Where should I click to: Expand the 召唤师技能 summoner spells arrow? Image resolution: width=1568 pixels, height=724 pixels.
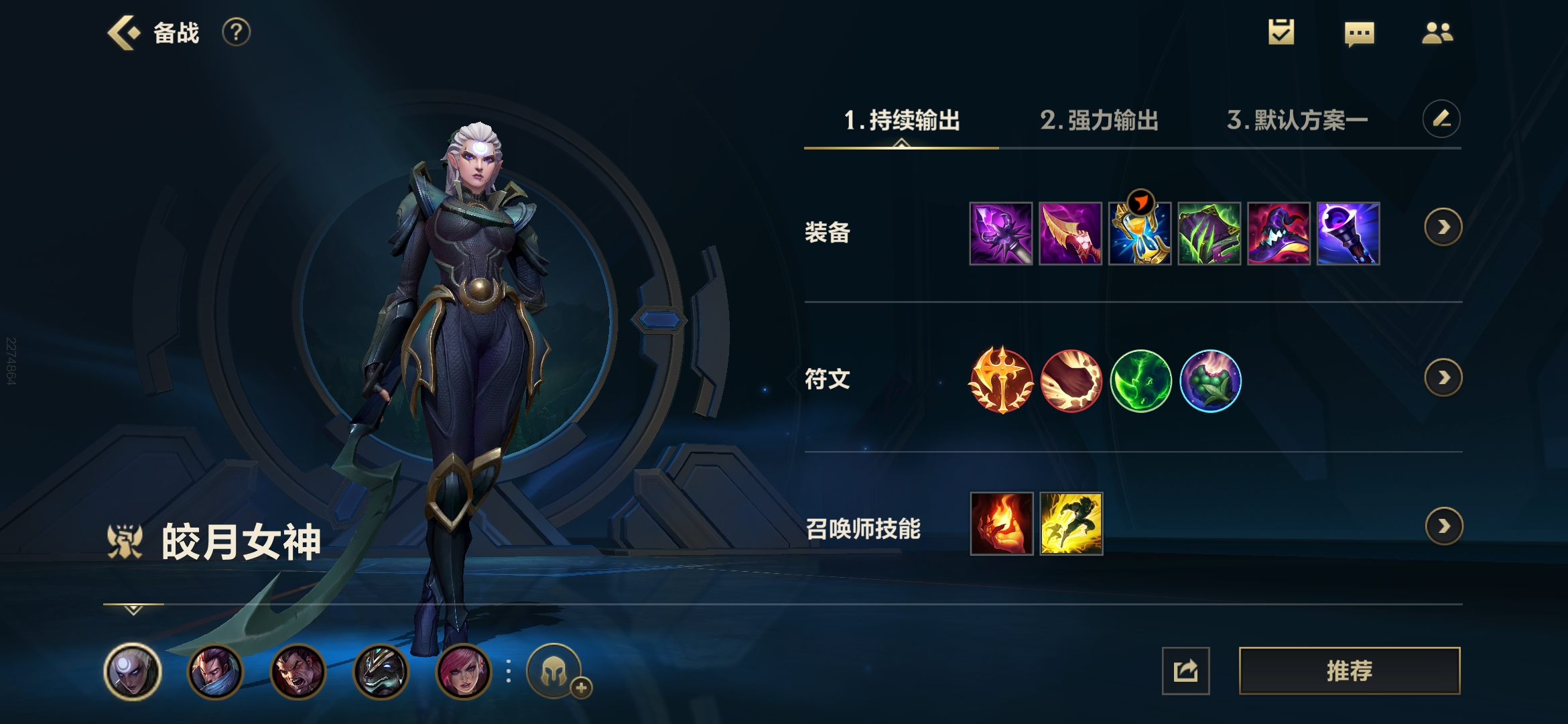pos(1443,526)
